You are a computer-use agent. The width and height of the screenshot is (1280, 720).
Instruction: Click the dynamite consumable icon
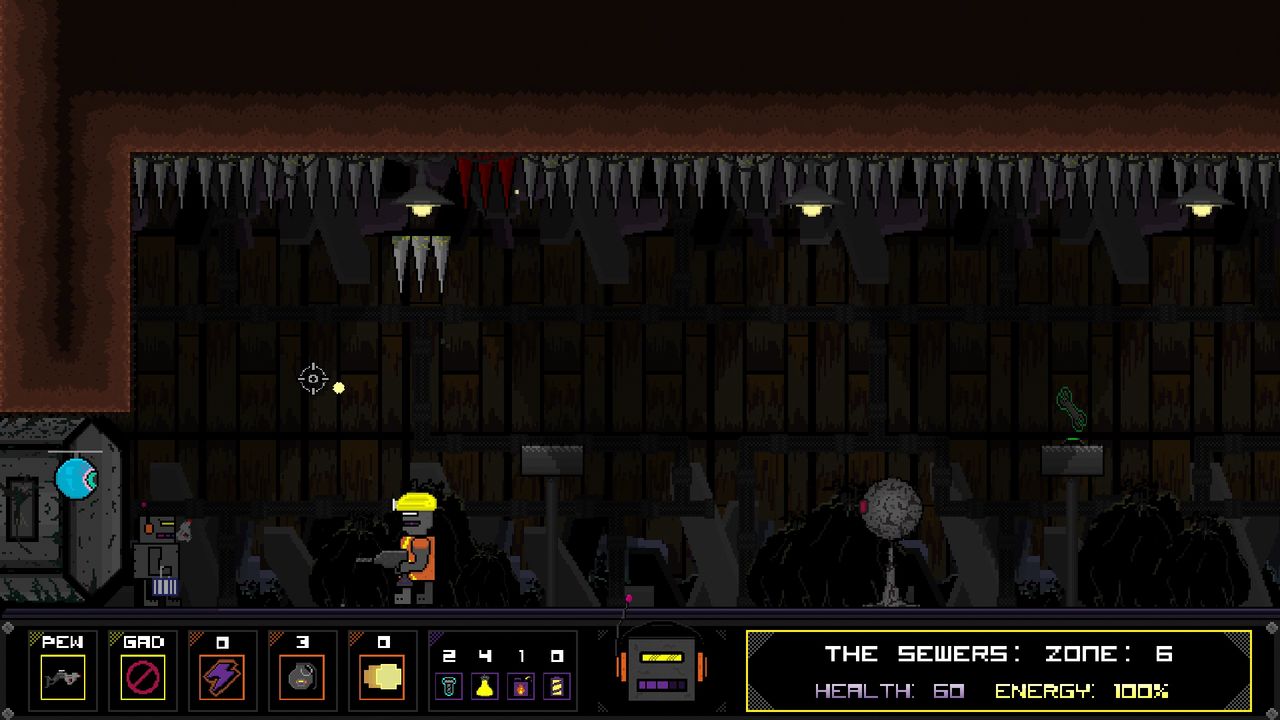pyautogui.click(x=521, y=687)
